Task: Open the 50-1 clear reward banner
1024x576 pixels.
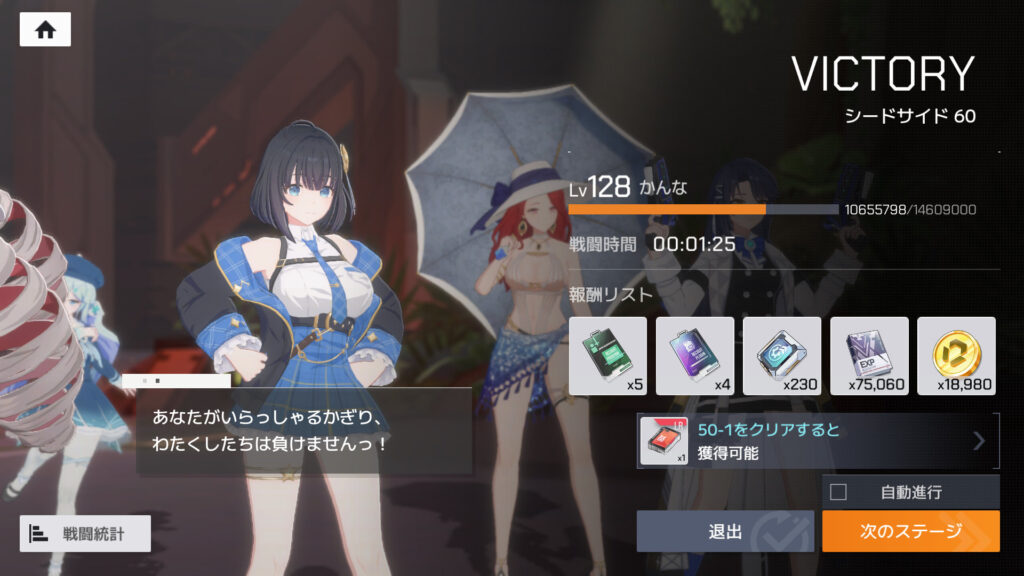Action: pos(817,441)
